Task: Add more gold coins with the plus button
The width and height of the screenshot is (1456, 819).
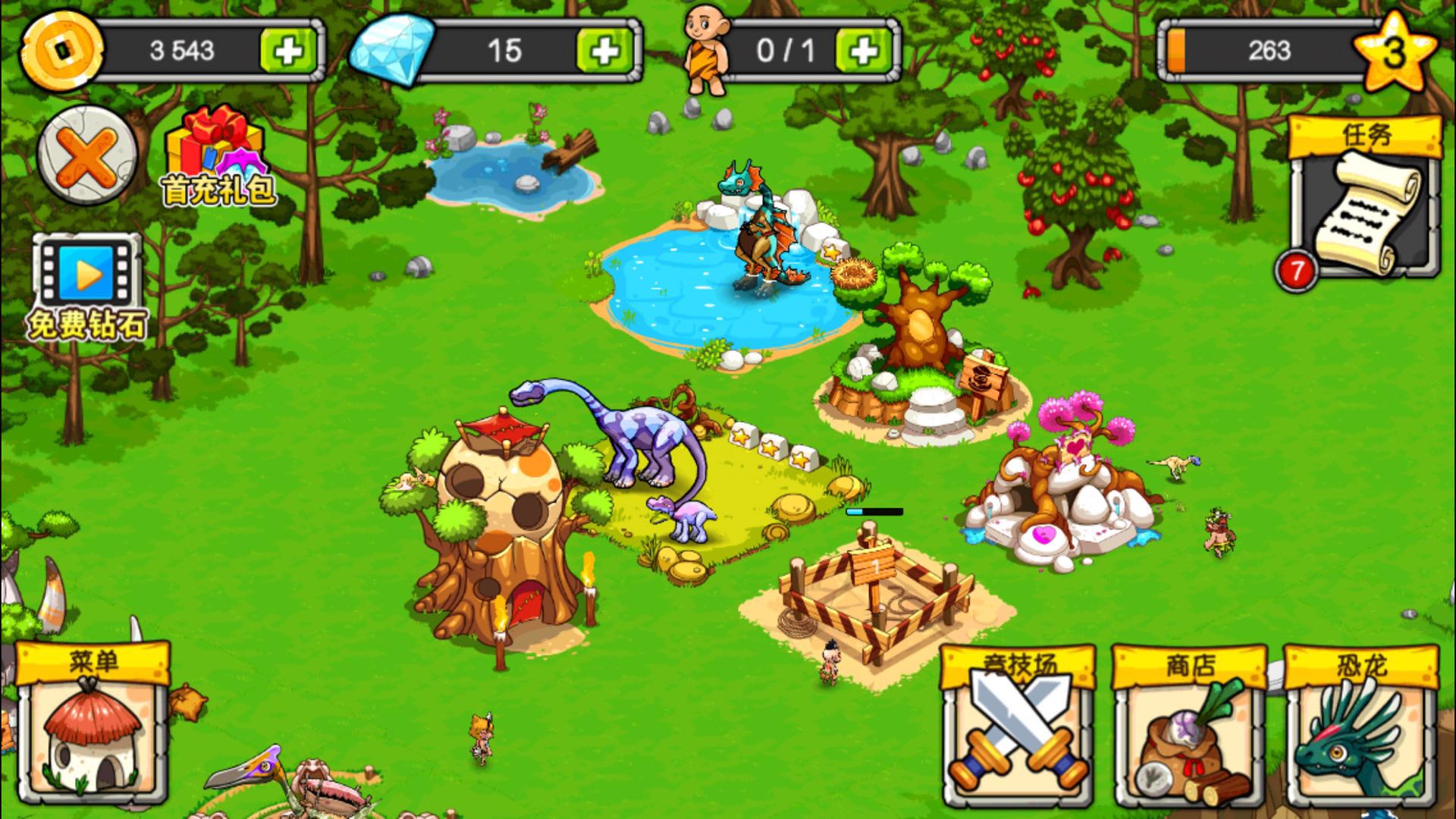Action: pyautogui.click(x=287, y=51)
